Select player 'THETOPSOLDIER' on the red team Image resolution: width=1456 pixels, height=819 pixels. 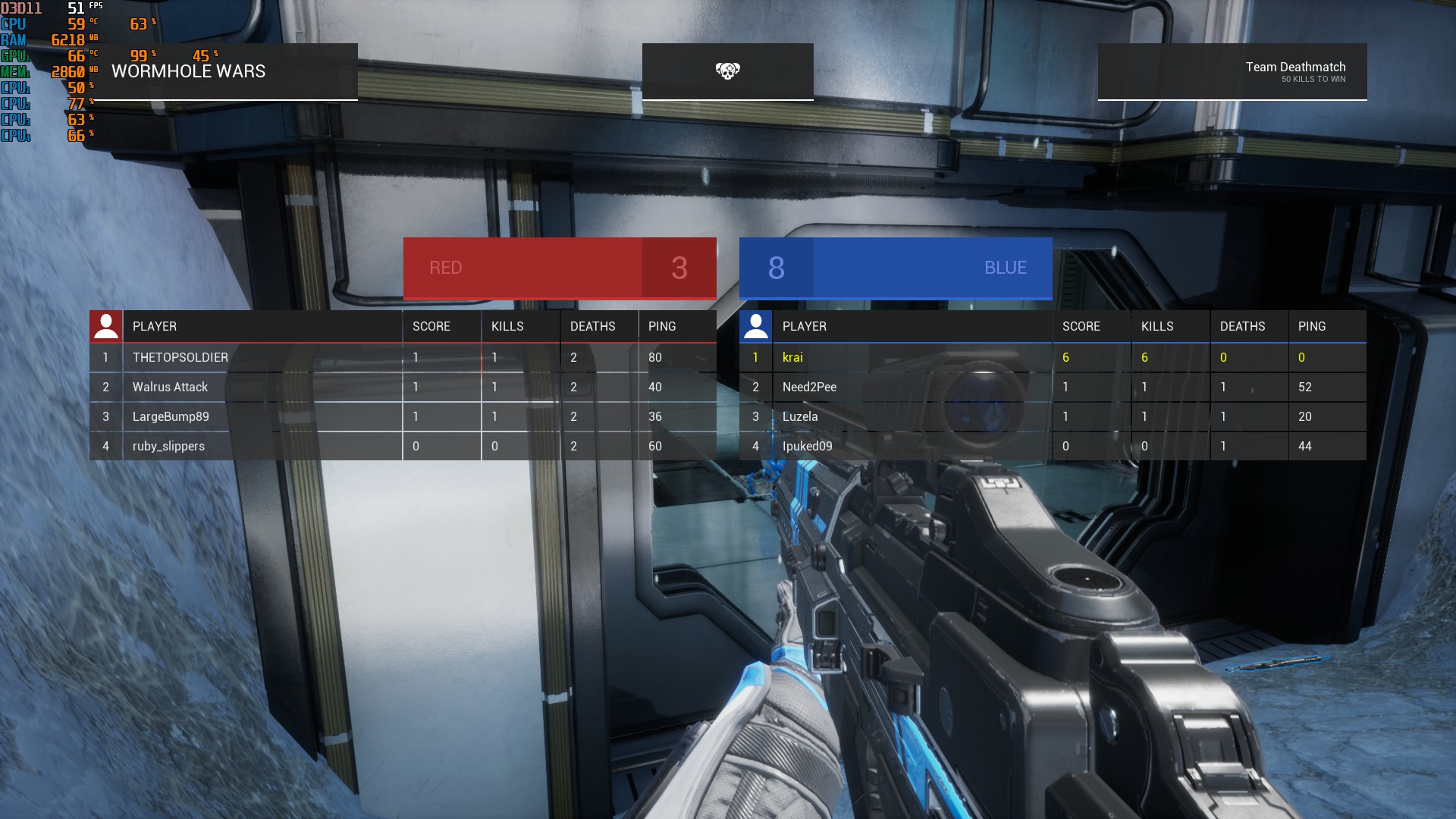(x=179, y=357)
